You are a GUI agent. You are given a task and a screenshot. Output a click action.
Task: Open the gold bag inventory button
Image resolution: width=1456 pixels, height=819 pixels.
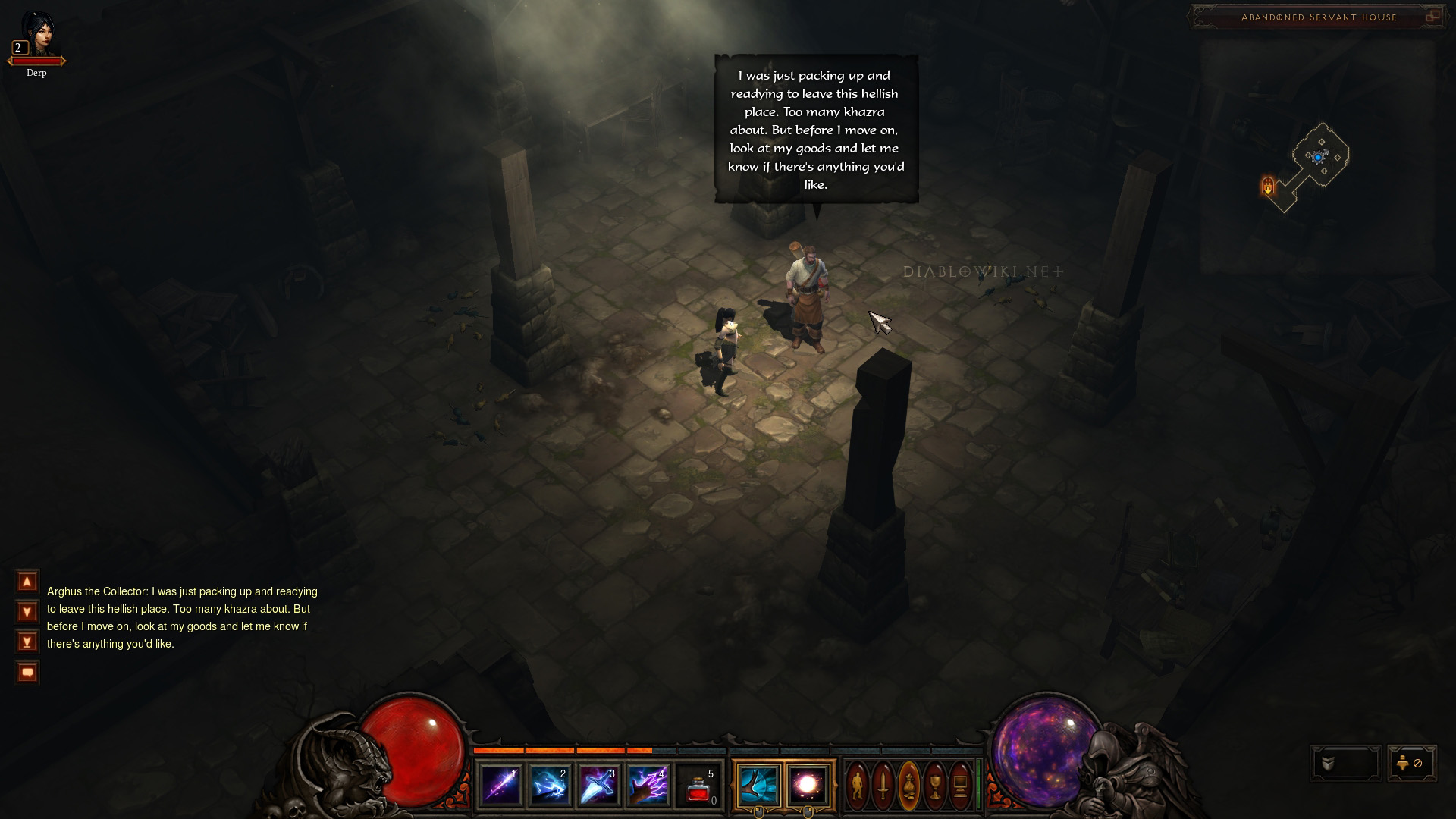(x=909, y=786)
